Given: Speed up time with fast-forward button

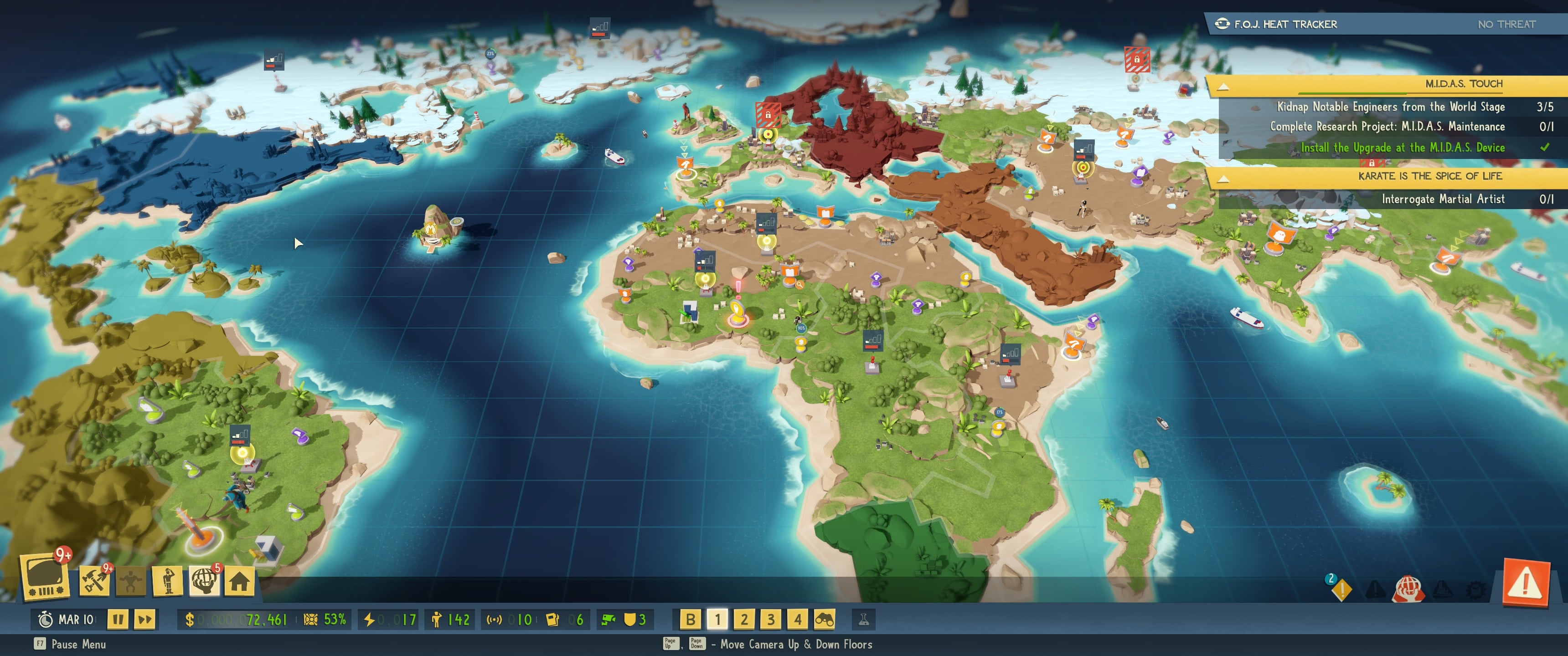Looking at the screenshot, I should coord(145,620).
